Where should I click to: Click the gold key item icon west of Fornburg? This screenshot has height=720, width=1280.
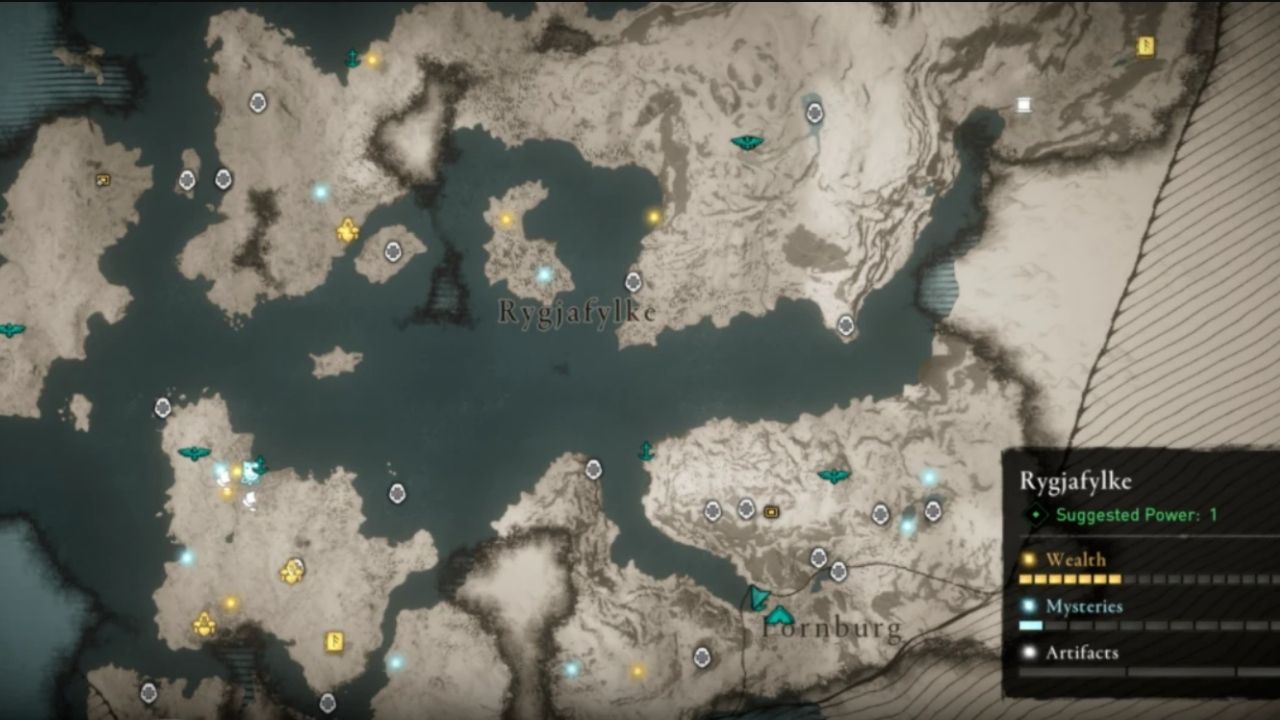[770, 511]
